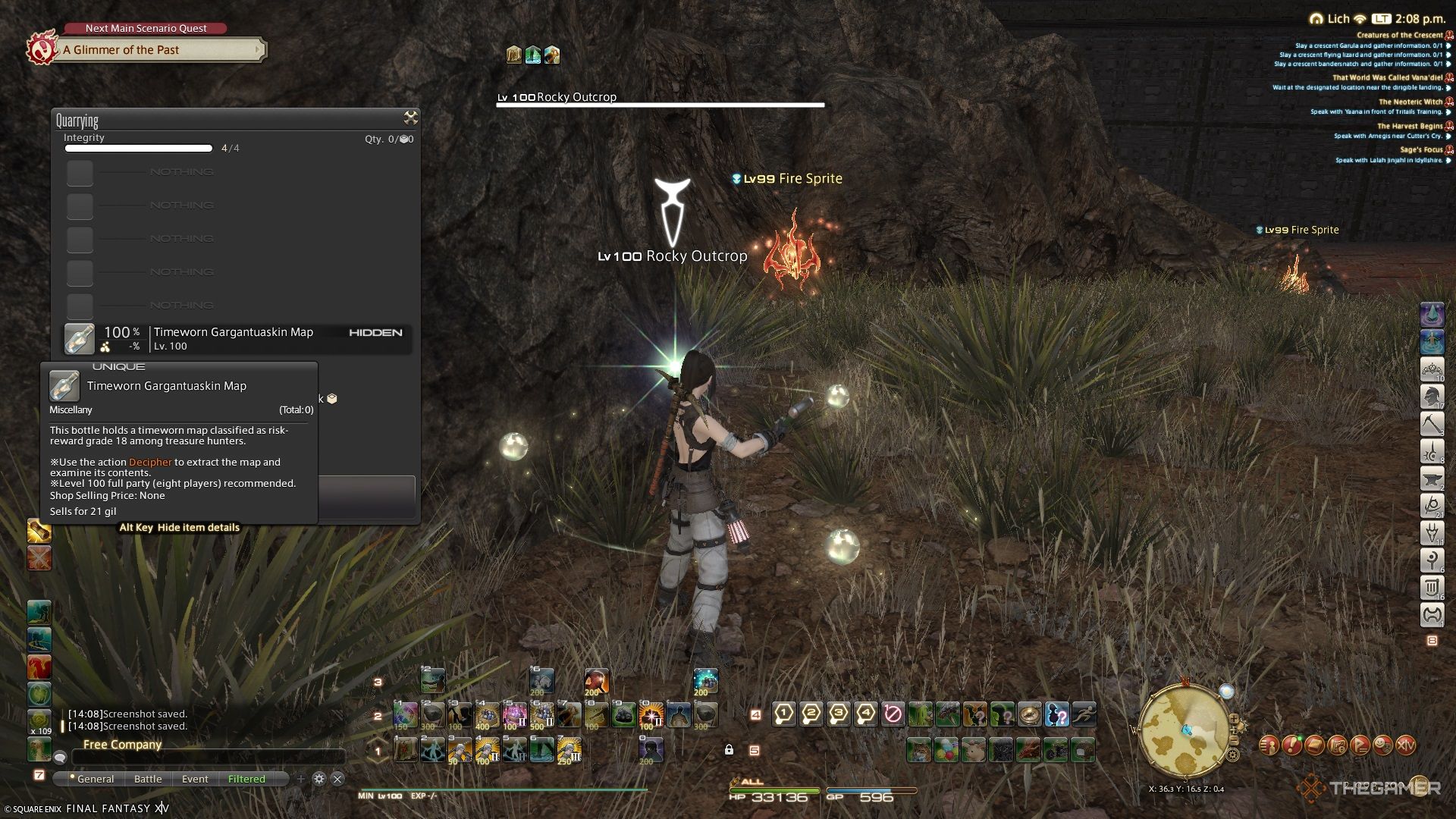Screen dimensions: 1456x819
Task: Select the Timeworn Gargantuaskin Map gathering slot
Action: [237, 338]
